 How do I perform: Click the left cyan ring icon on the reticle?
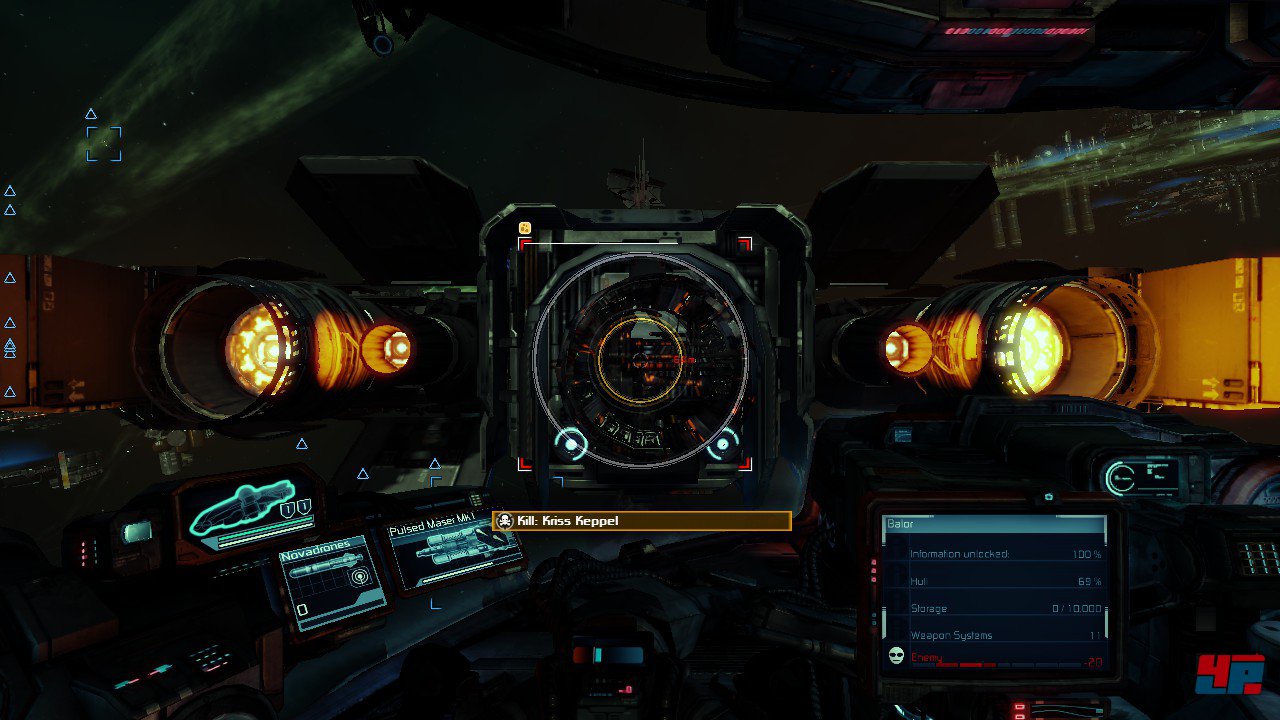pyautogui.click(x=571, y=442)
